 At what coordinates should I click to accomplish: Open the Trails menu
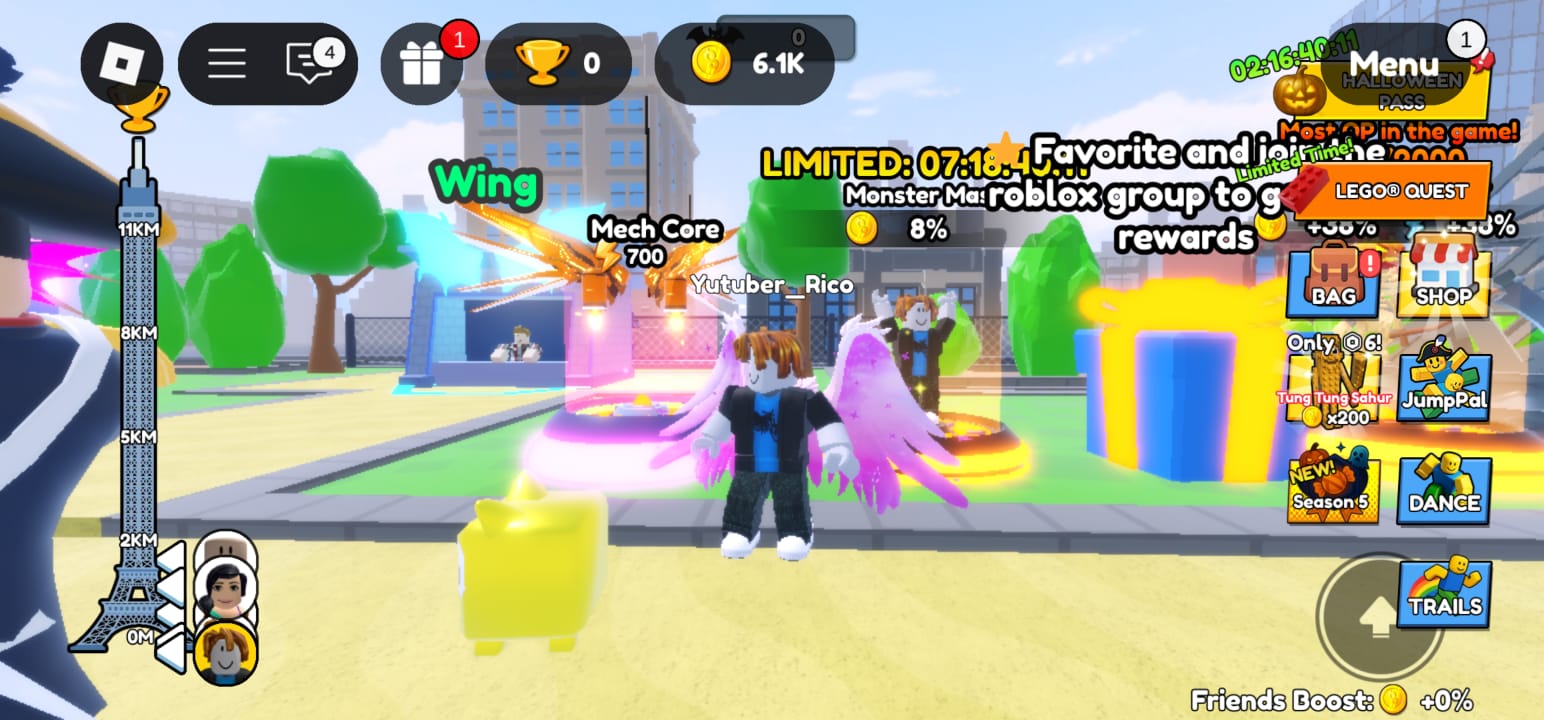click(x=1444, y=592)
